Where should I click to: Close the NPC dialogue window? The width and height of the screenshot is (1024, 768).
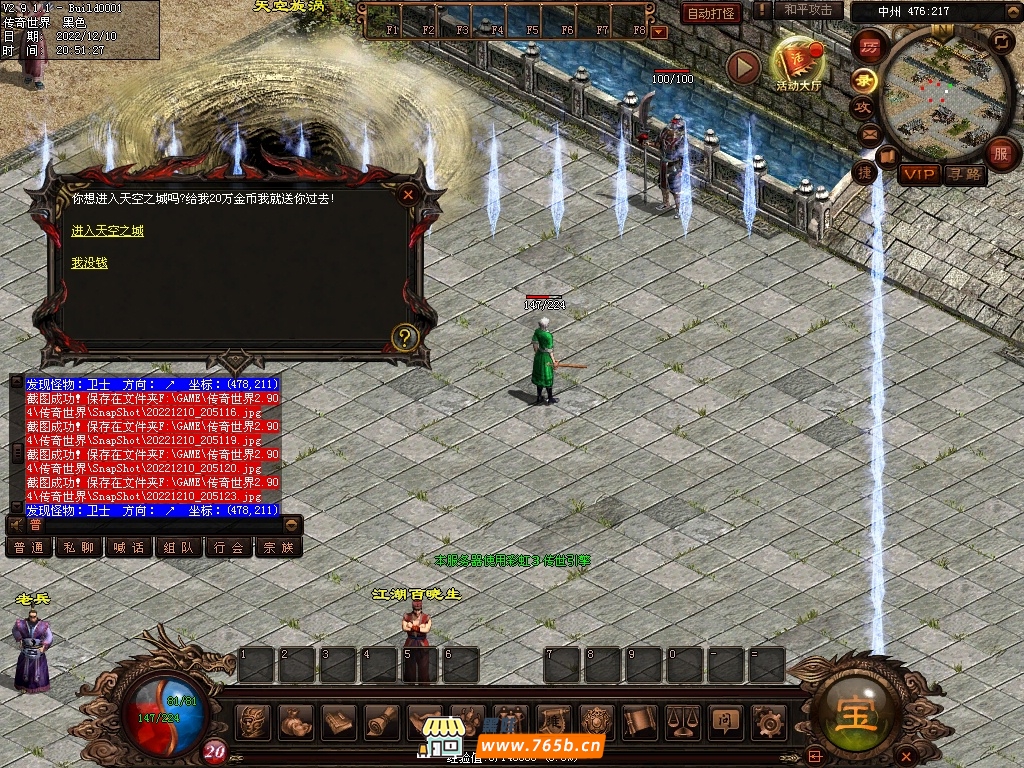407,196
